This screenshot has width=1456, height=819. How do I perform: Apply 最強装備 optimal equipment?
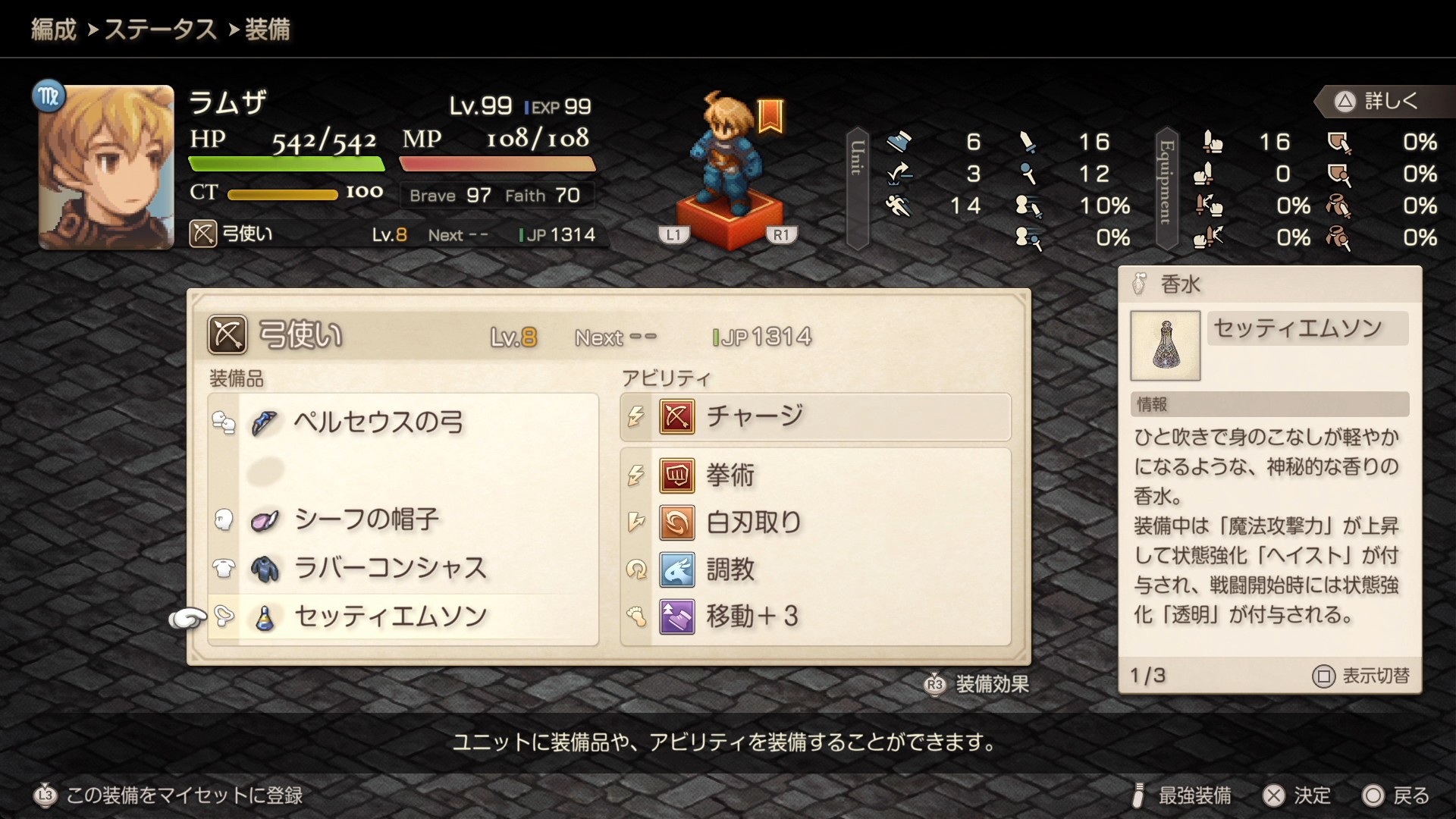pyautogui.click(x=1182, y=795)
